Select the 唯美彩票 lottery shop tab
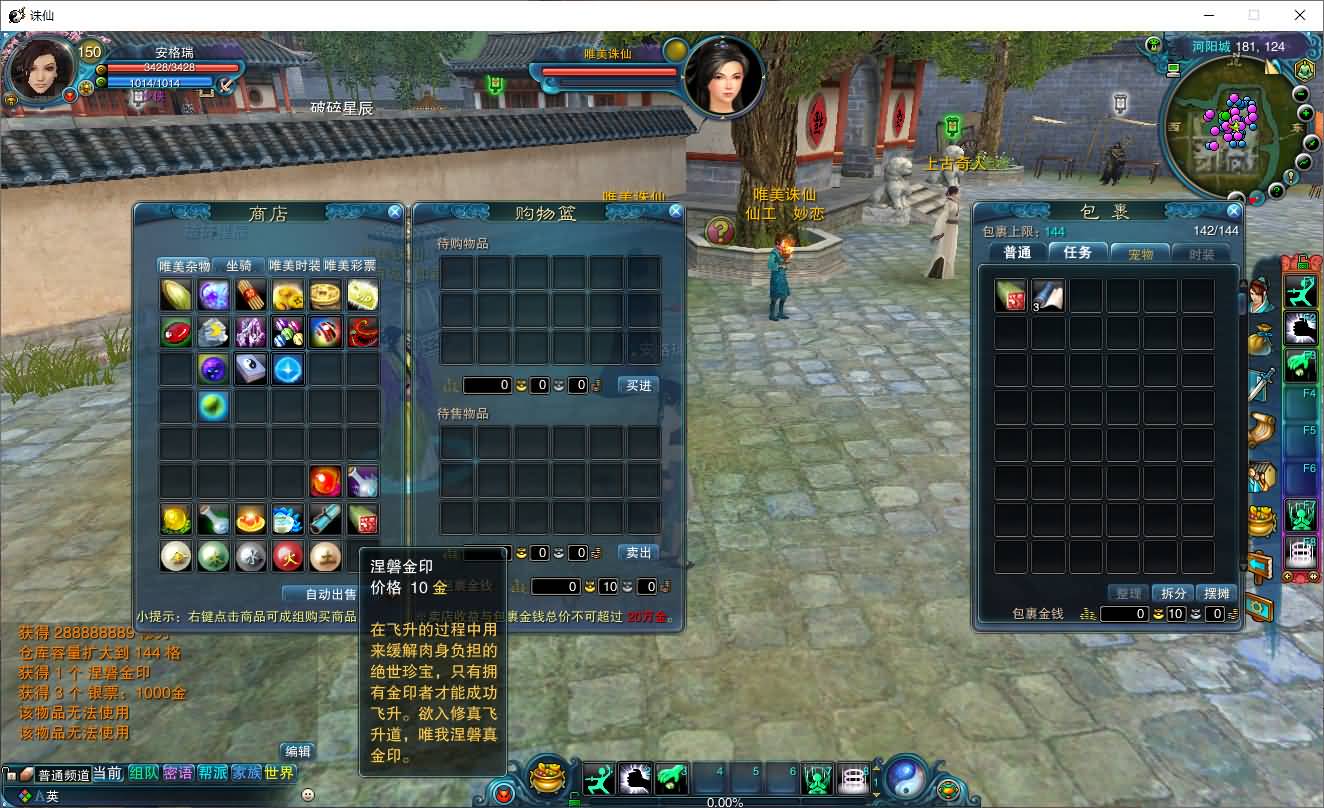 350,266
